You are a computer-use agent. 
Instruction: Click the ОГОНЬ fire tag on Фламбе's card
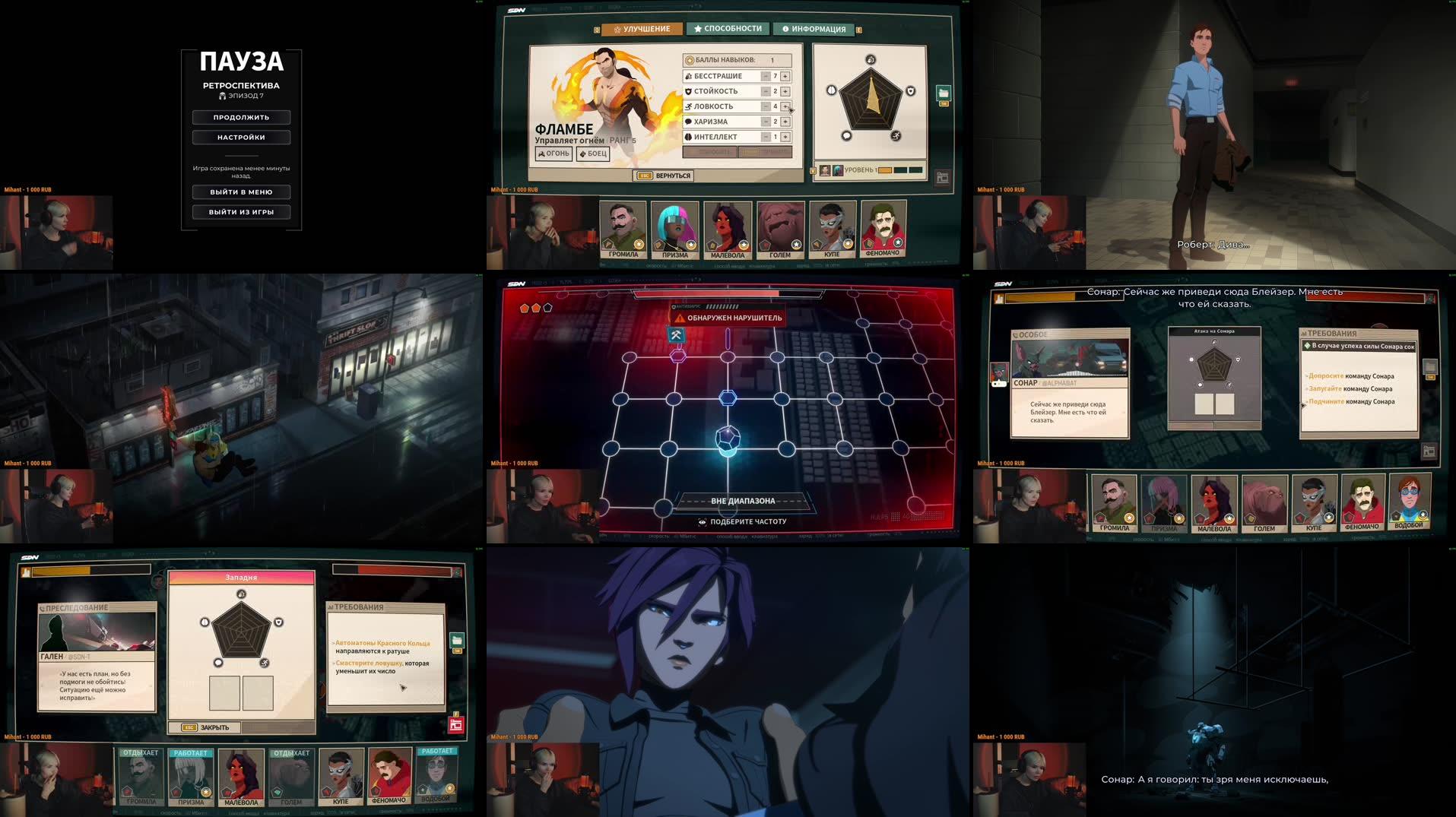tap(555, 154)
